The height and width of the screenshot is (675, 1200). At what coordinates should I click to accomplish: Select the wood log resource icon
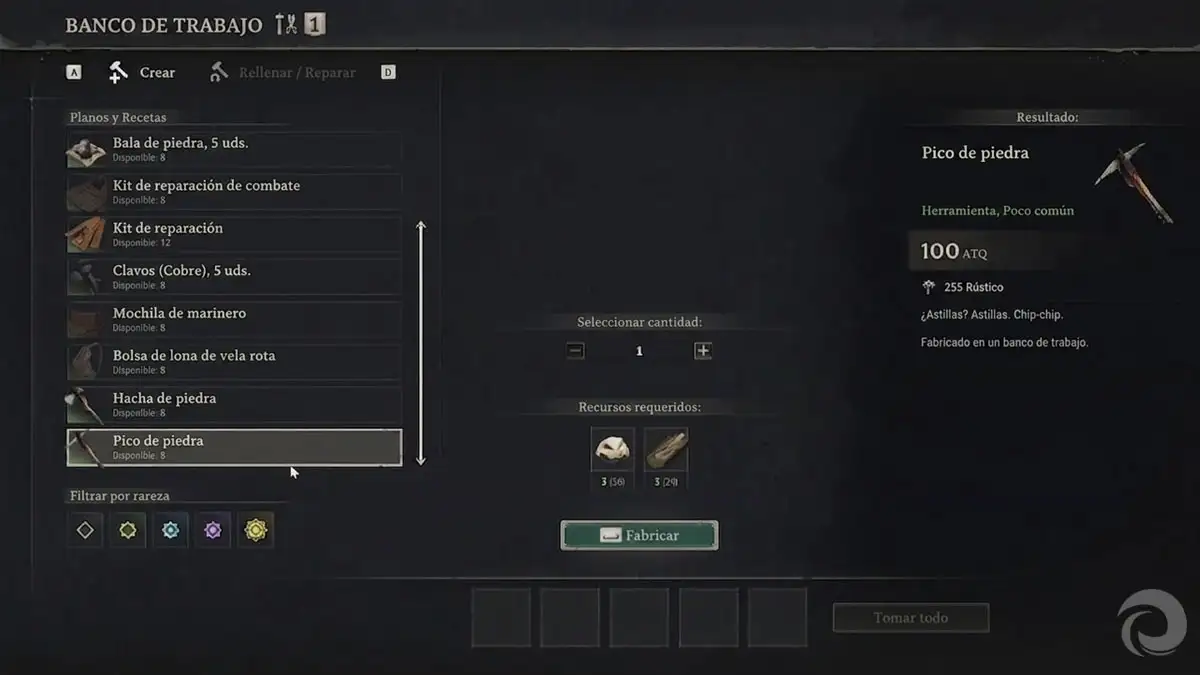coord(665,450)
